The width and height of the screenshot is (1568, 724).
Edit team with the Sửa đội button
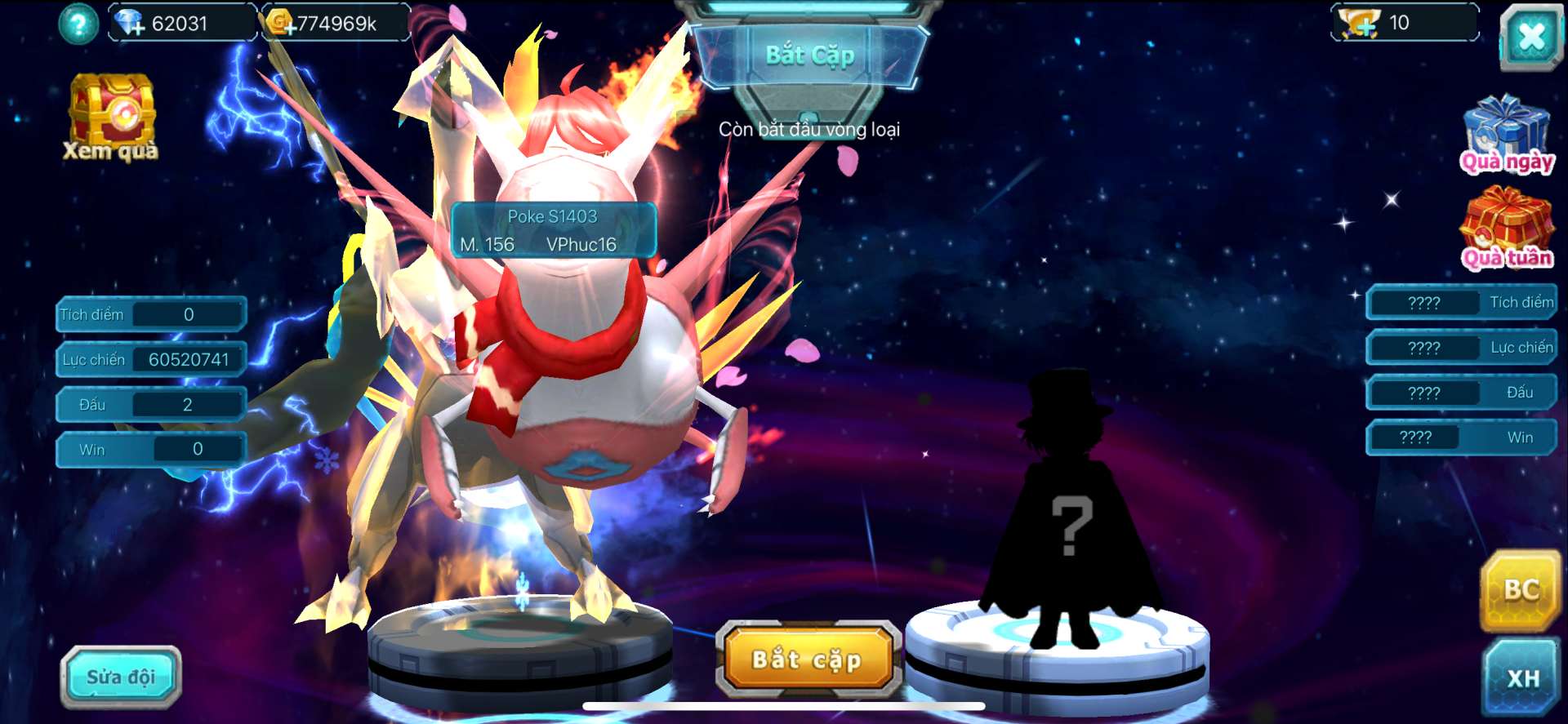pyautogui.click(x=121, y=677)
